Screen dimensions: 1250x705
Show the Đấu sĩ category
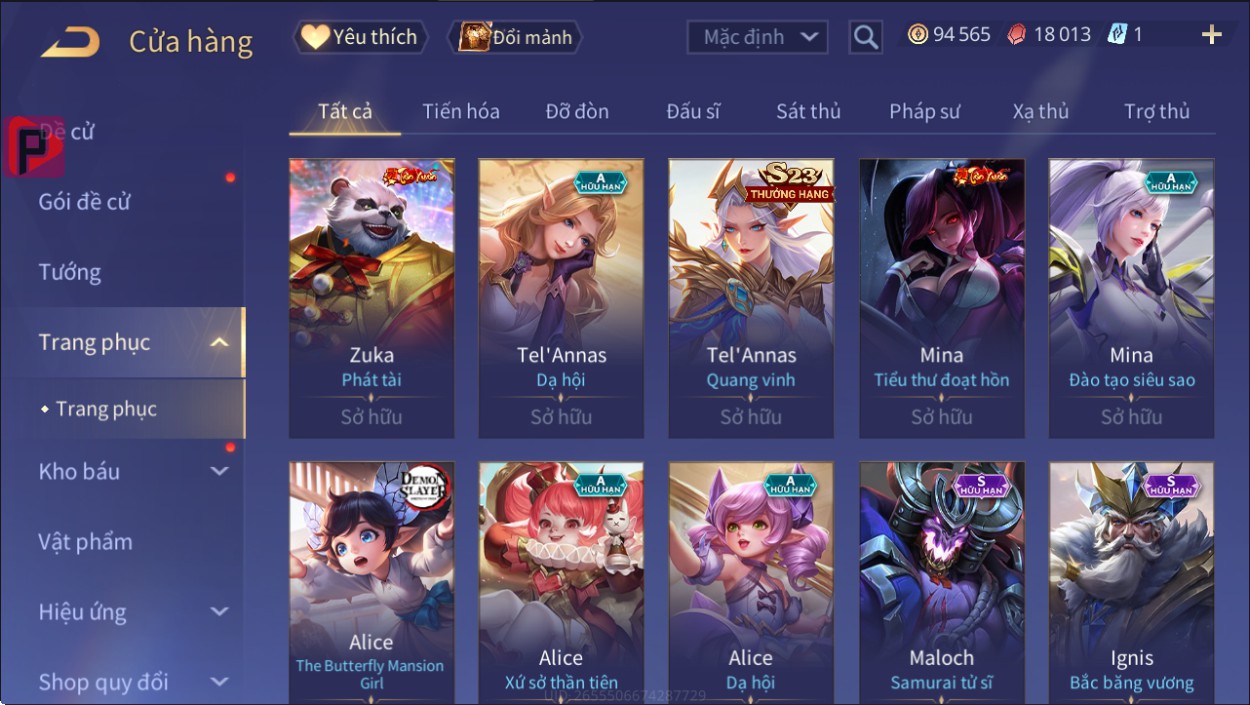693,112
